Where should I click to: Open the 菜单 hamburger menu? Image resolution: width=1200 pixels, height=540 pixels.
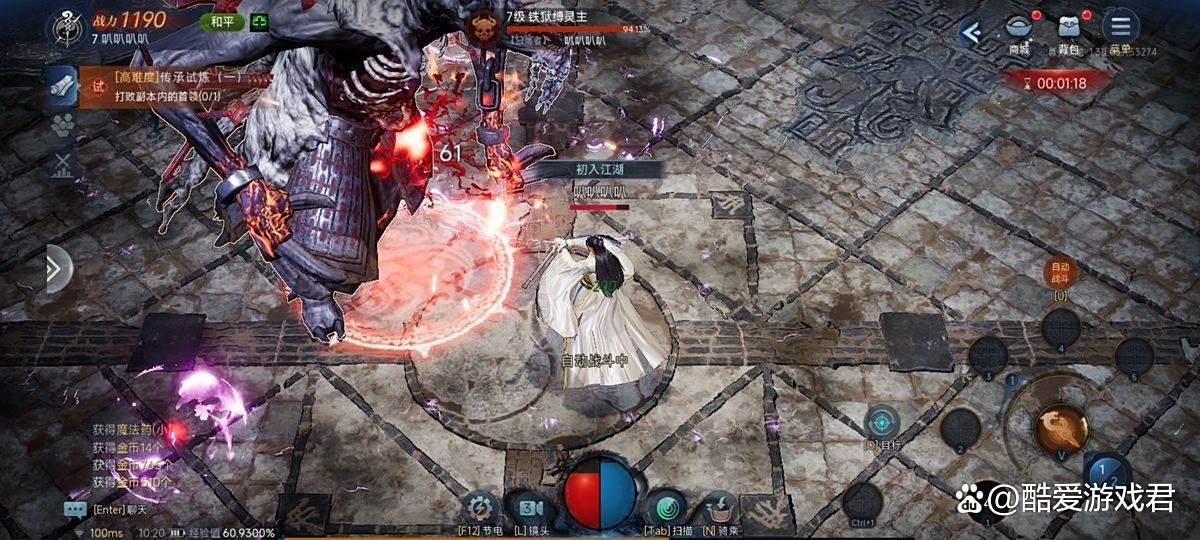(1120, 28)
